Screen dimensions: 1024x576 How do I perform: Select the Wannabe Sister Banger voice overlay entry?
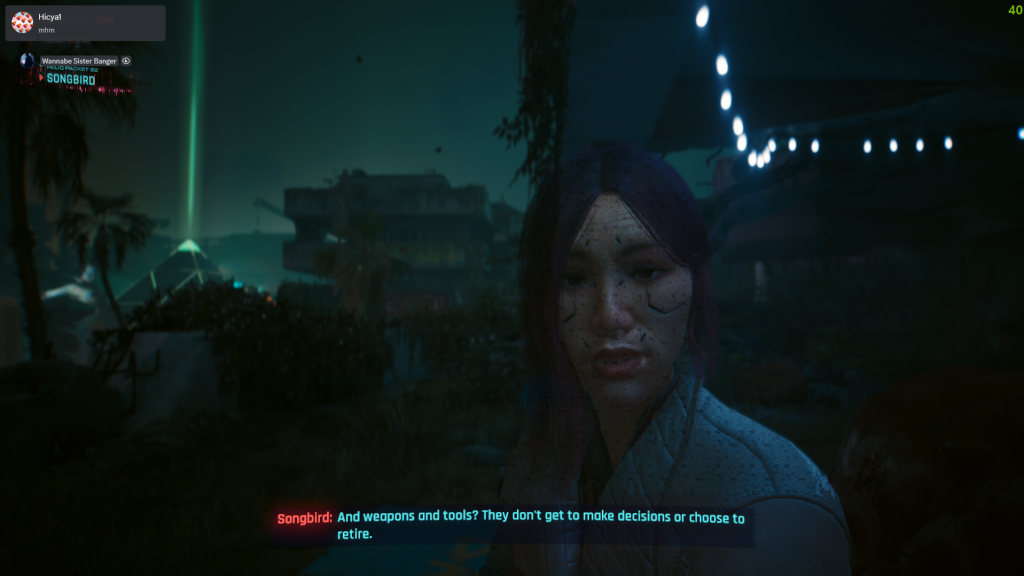[x=78, y=61]
